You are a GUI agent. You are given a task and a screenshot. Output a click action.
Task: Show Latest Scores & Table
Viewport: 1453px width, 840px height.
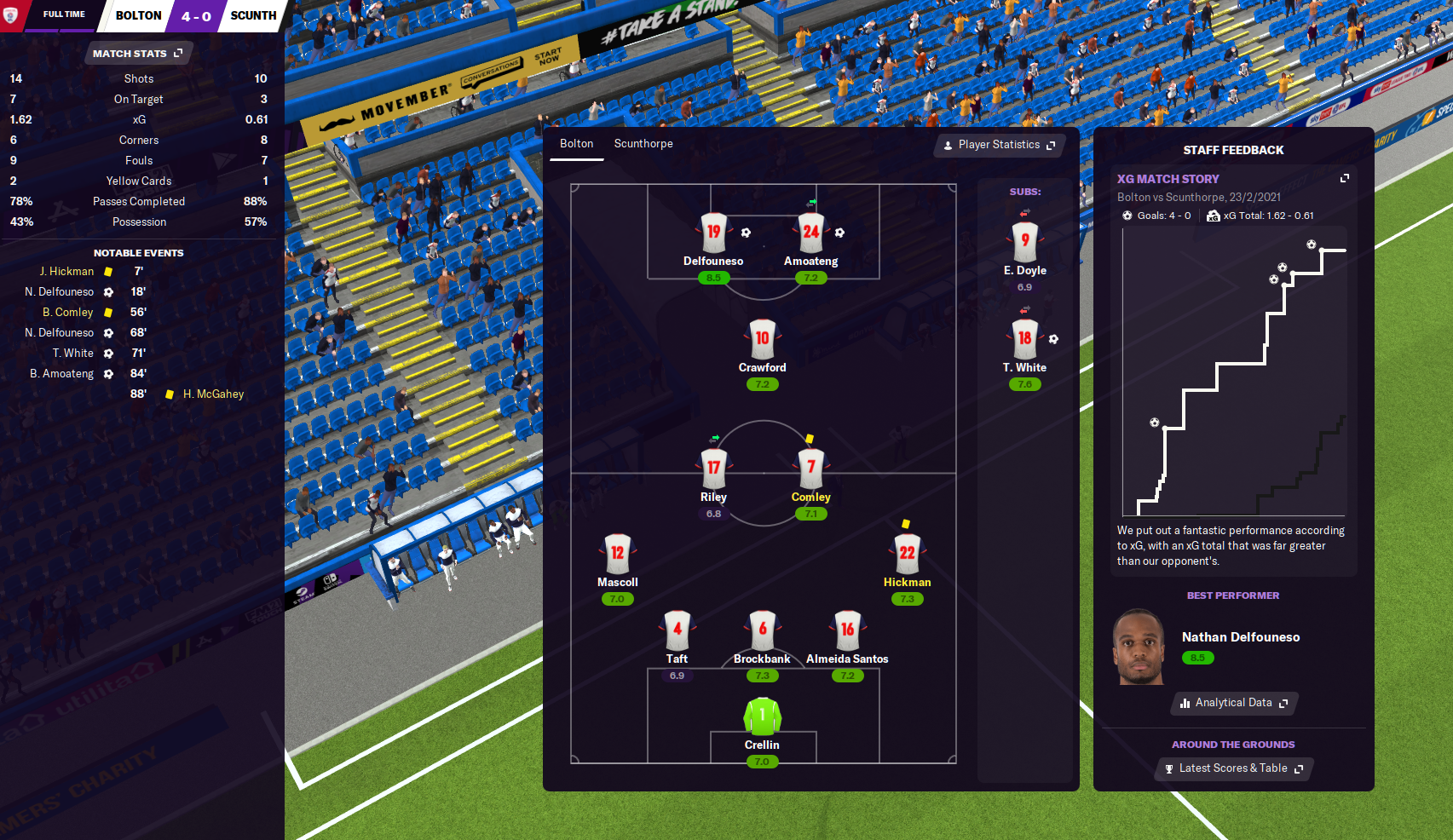1233,768
